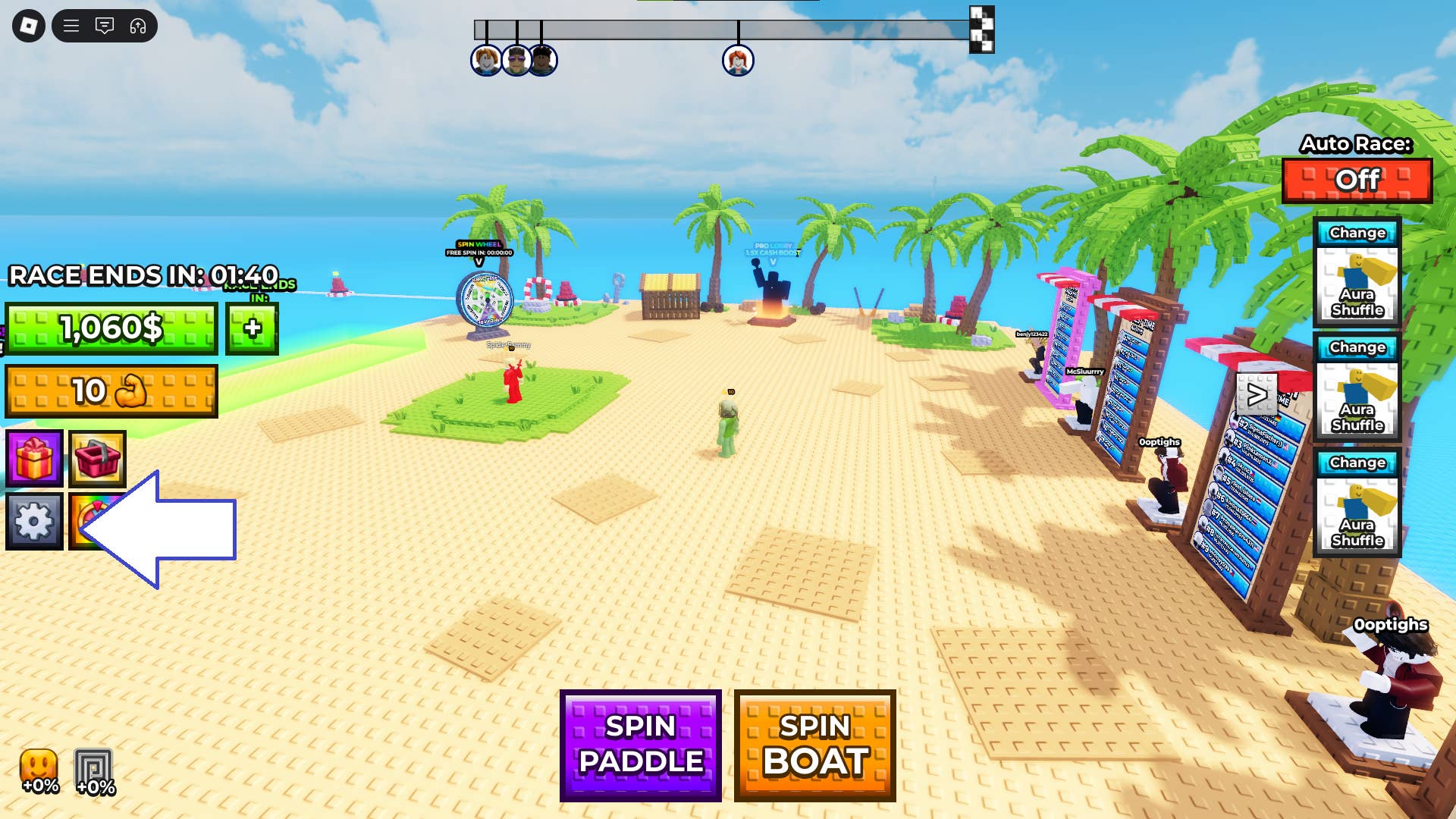Click the green plus cash button
Viewport: 1456px width, 819px height.
[x=252, y=328]
